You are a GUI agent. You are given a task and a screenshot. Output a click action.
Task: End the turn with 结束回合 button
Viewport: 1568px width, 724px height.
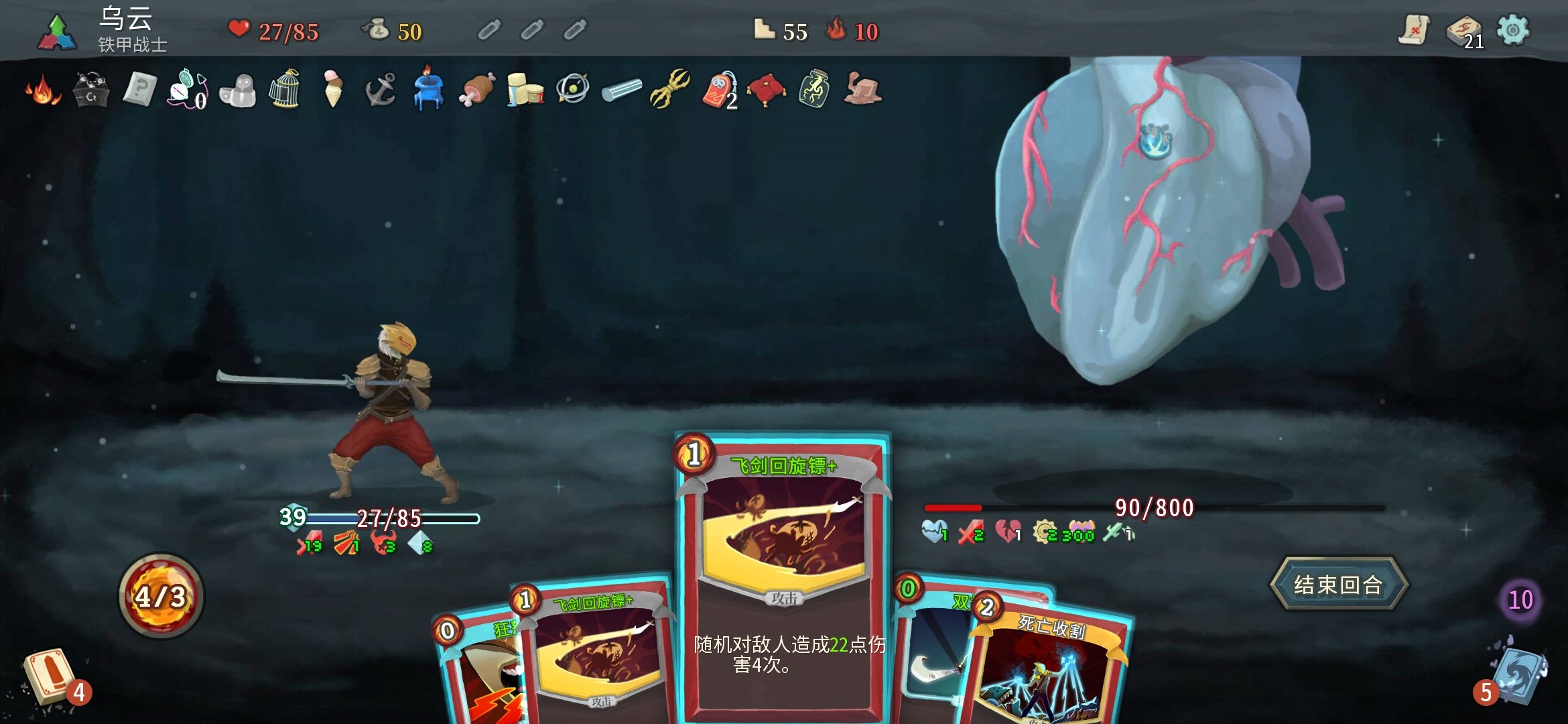point(1338,585)
